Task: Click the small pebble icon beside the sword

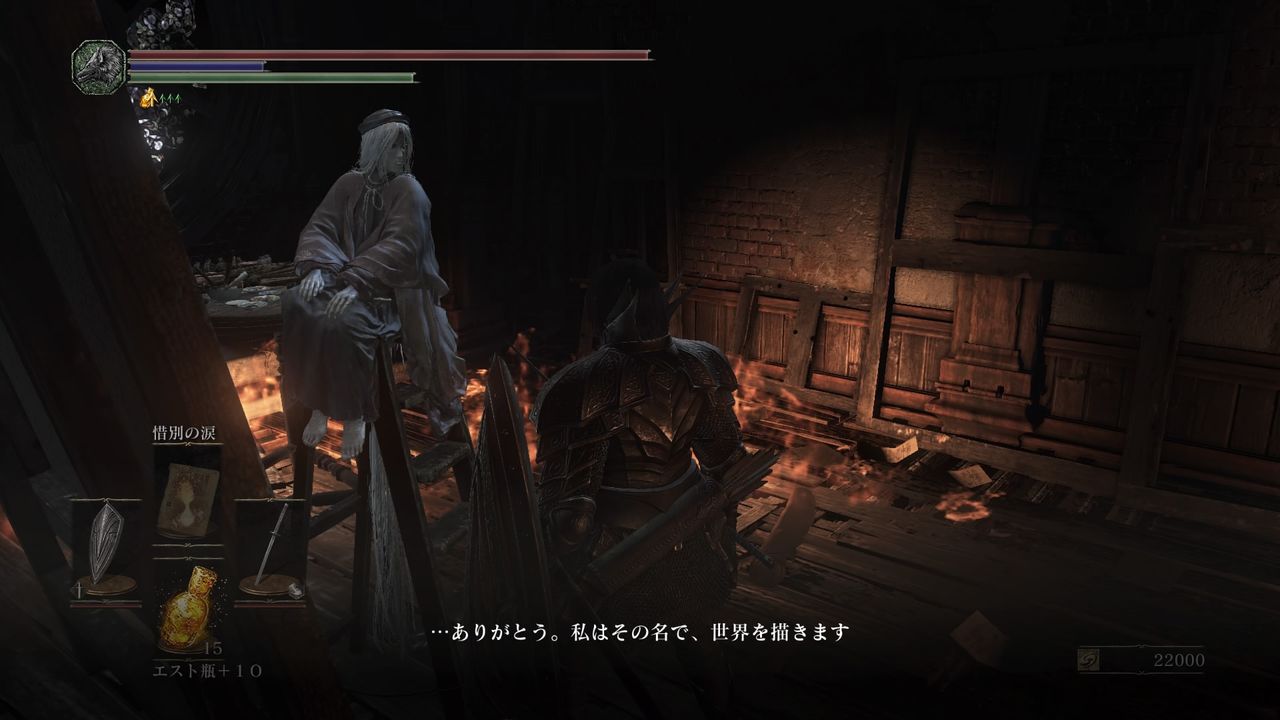Action: pyautogui.click(x=296, y=588)
